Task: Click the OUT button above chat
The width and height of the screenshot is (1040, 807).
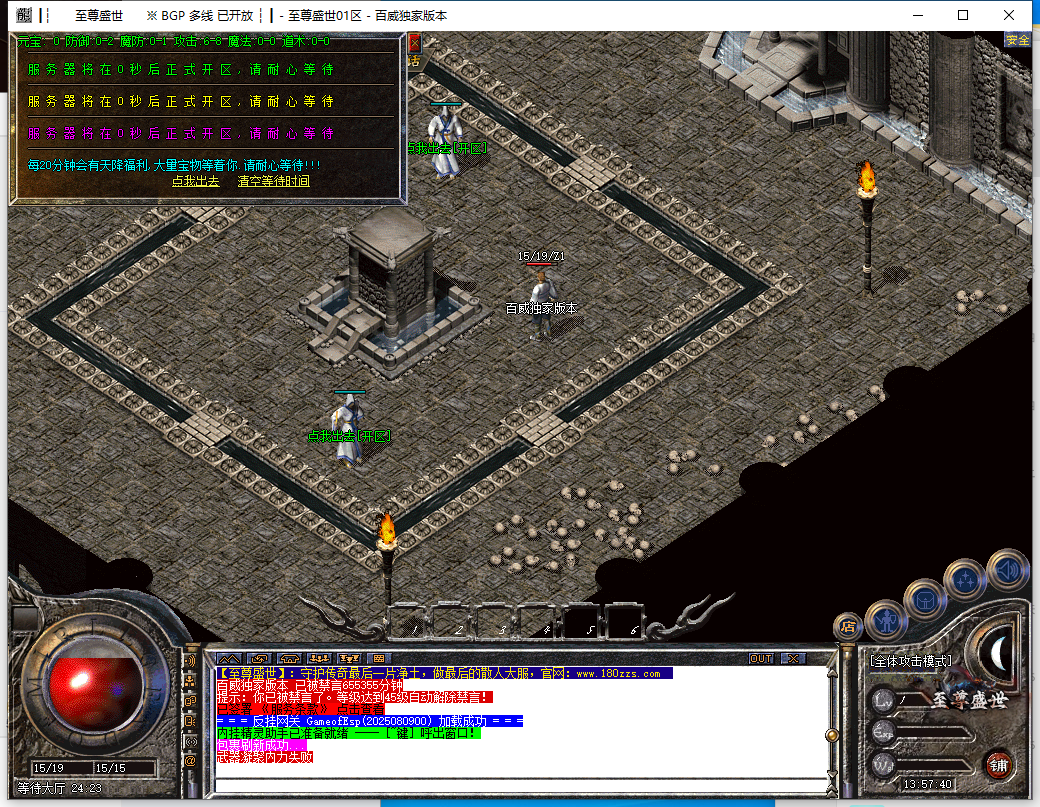Action: (x=761, y=658)
